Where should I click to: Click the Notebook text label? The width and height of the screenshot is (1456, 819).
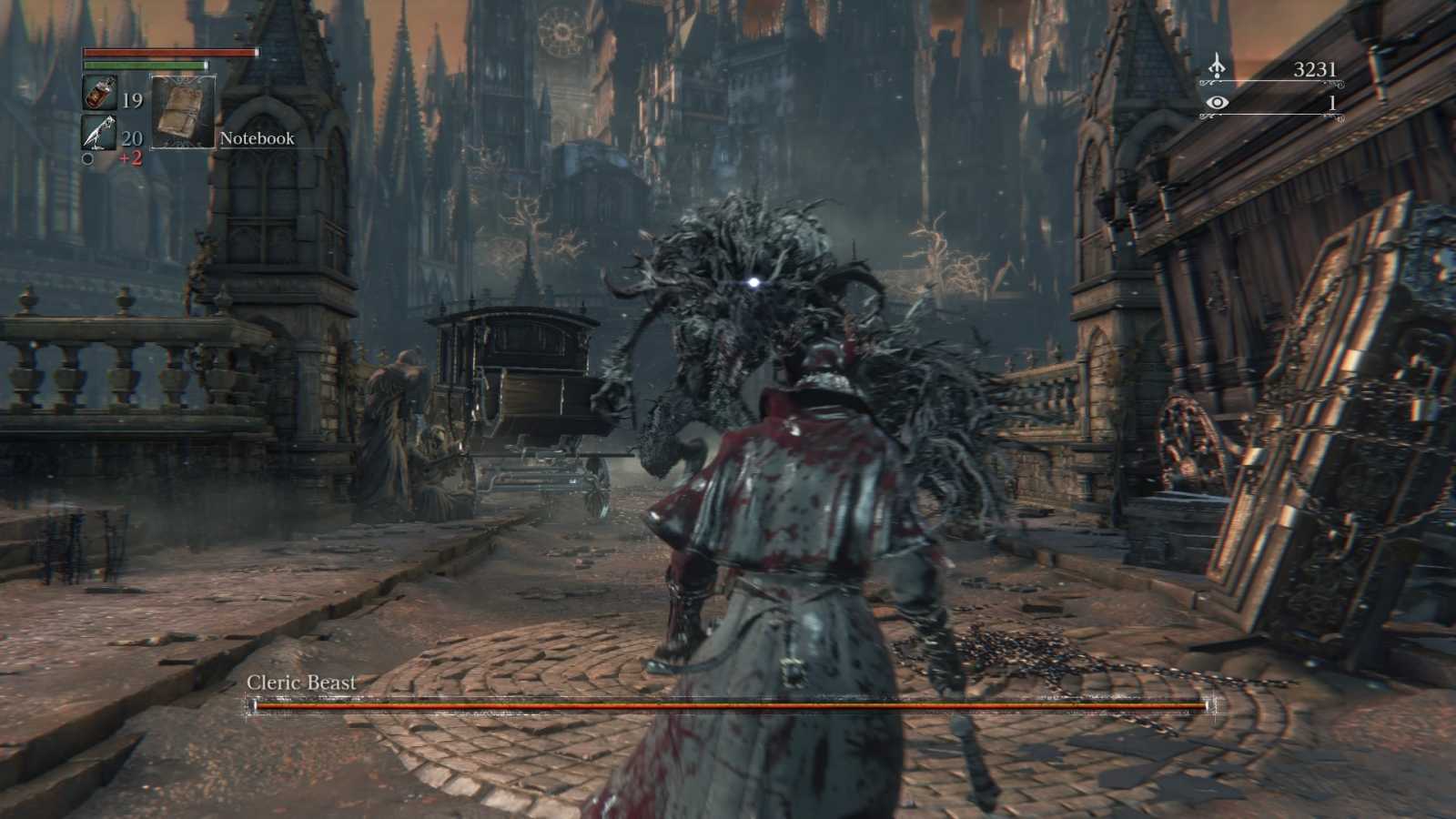[x=256, y=138]
